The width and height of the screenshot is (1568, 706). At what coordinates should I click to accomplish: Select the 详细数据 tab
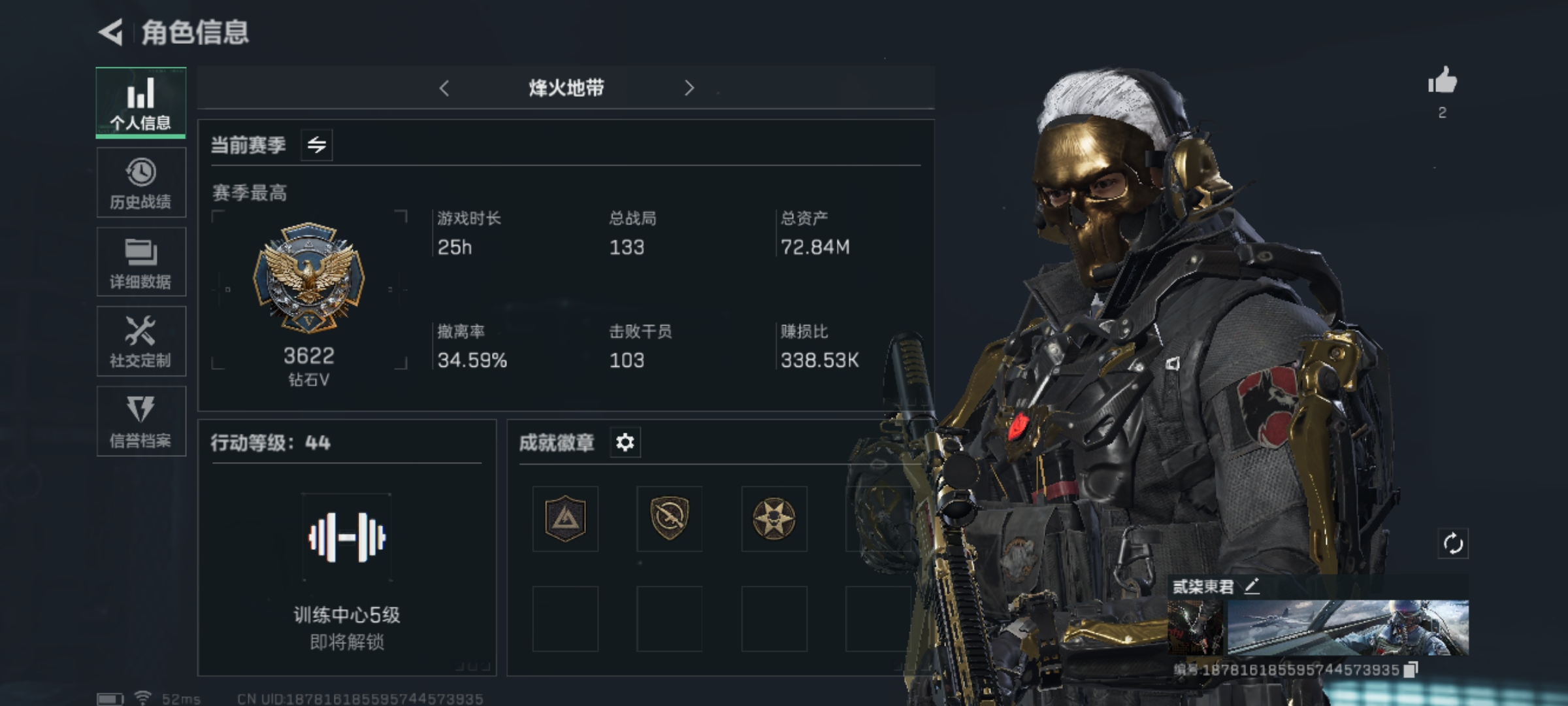(x=141, y=262)
